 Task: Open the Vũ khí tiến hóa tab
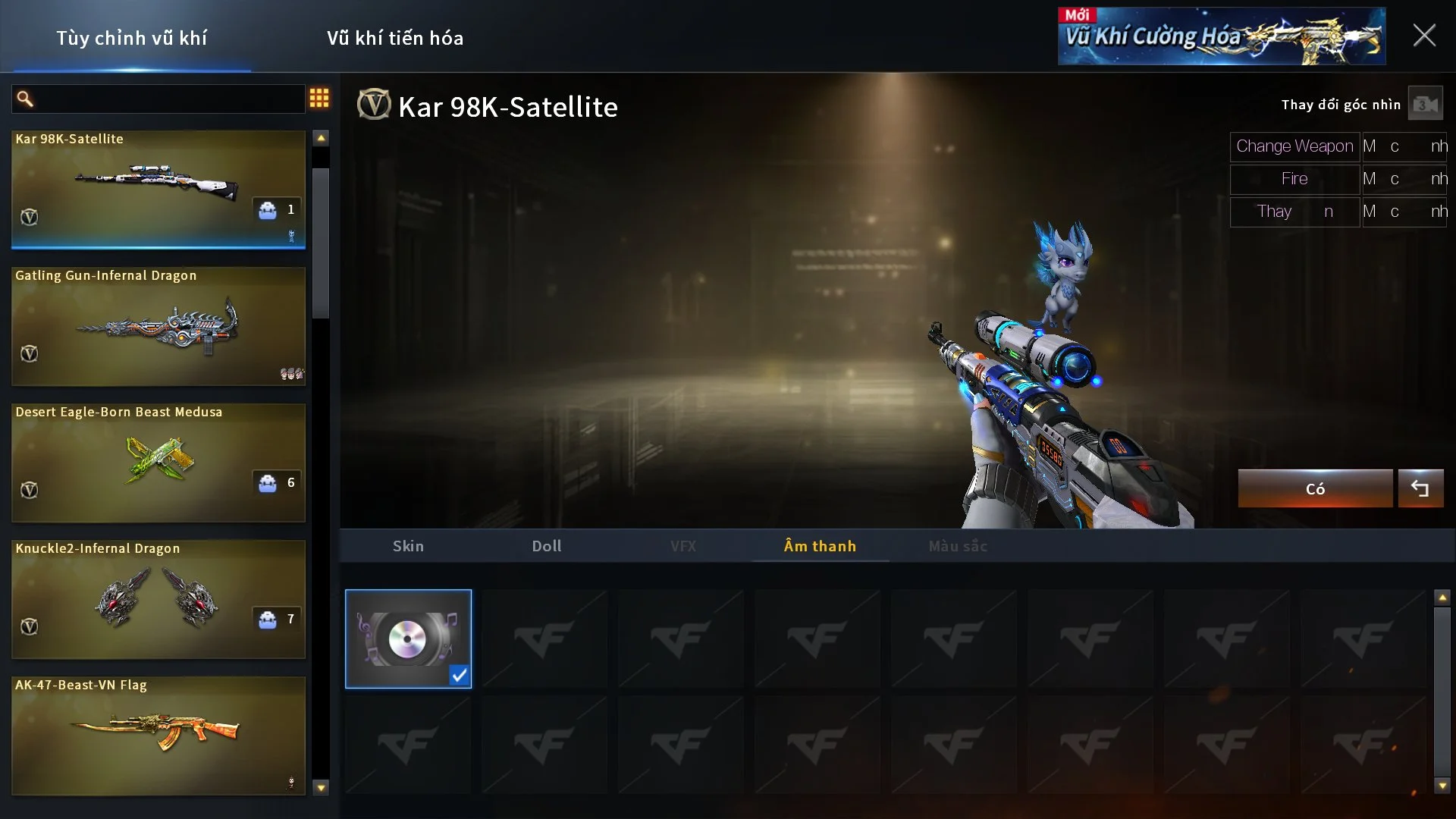point(394,38)
